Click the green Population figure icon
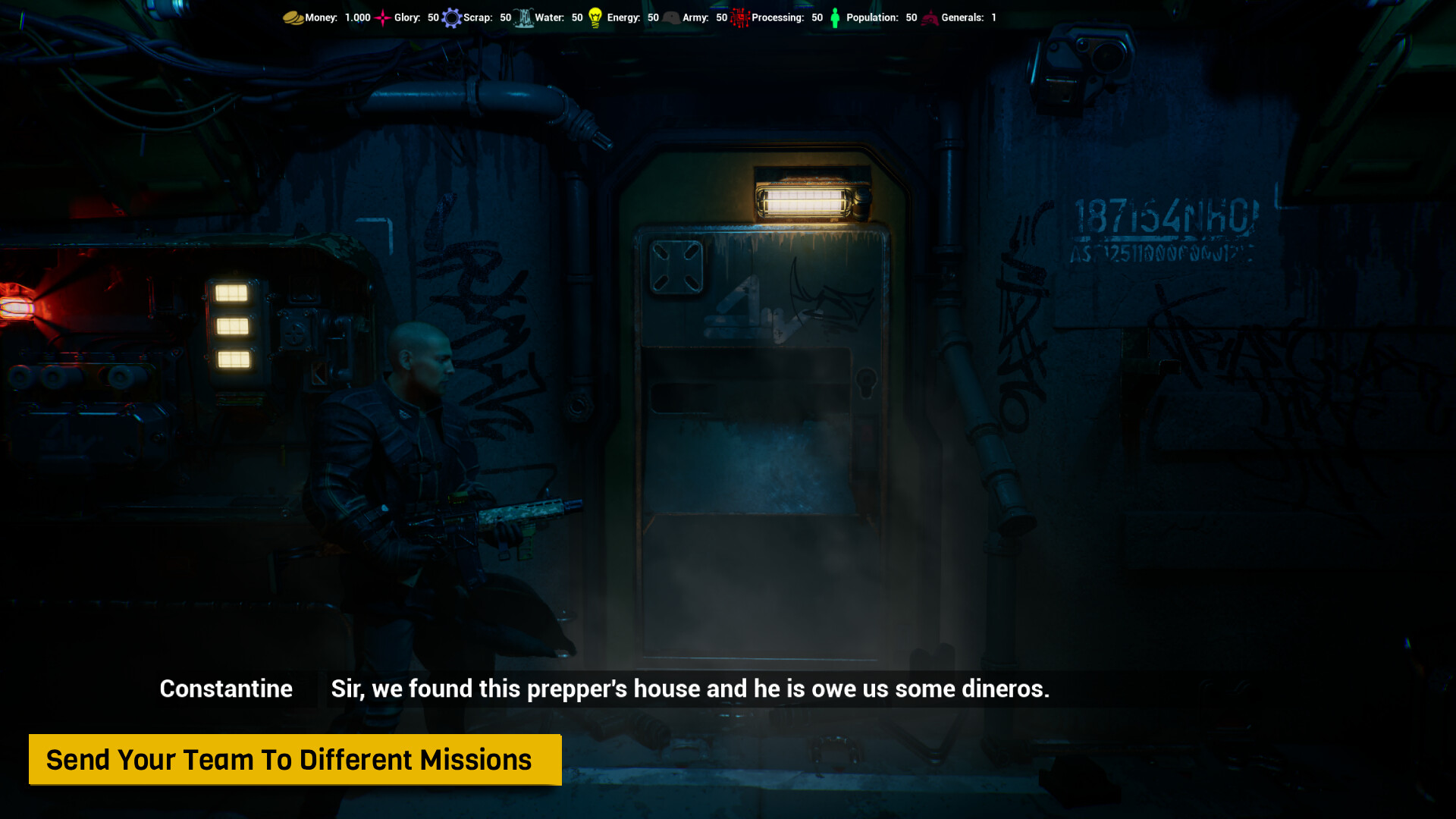1456x819 pixels. pos(834,17)
